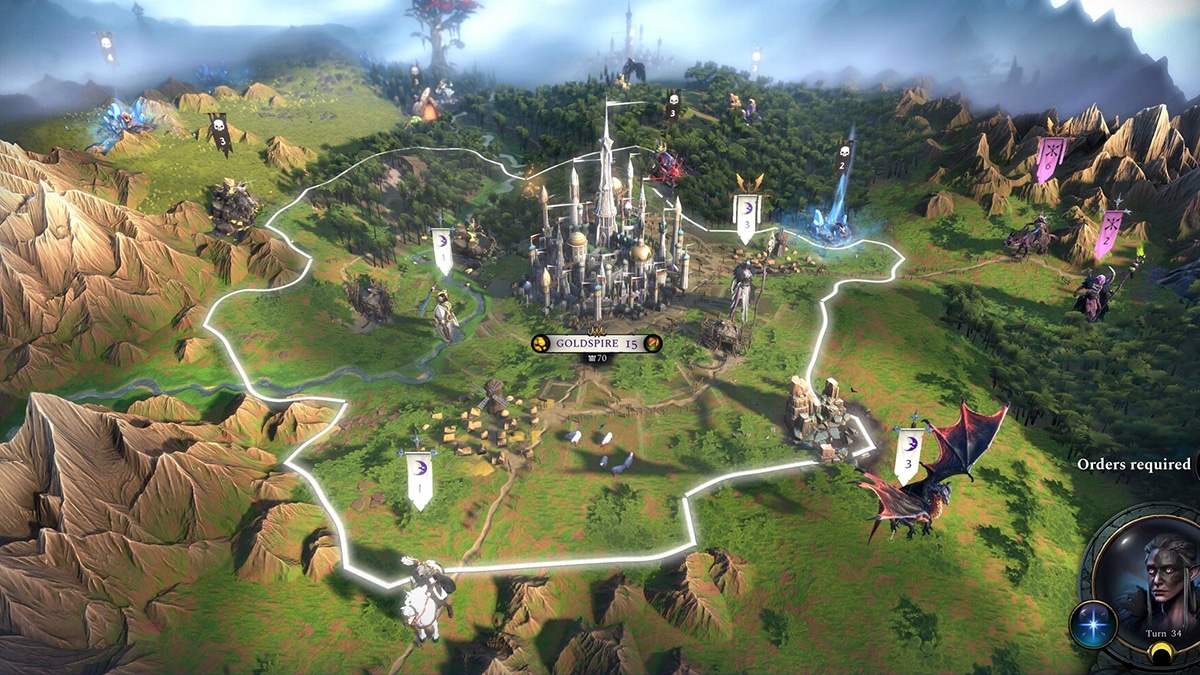Viewport: 1200px width, 675px height.
Task: Choose the skull banner marked with 2
Action: tap(843, 157)
